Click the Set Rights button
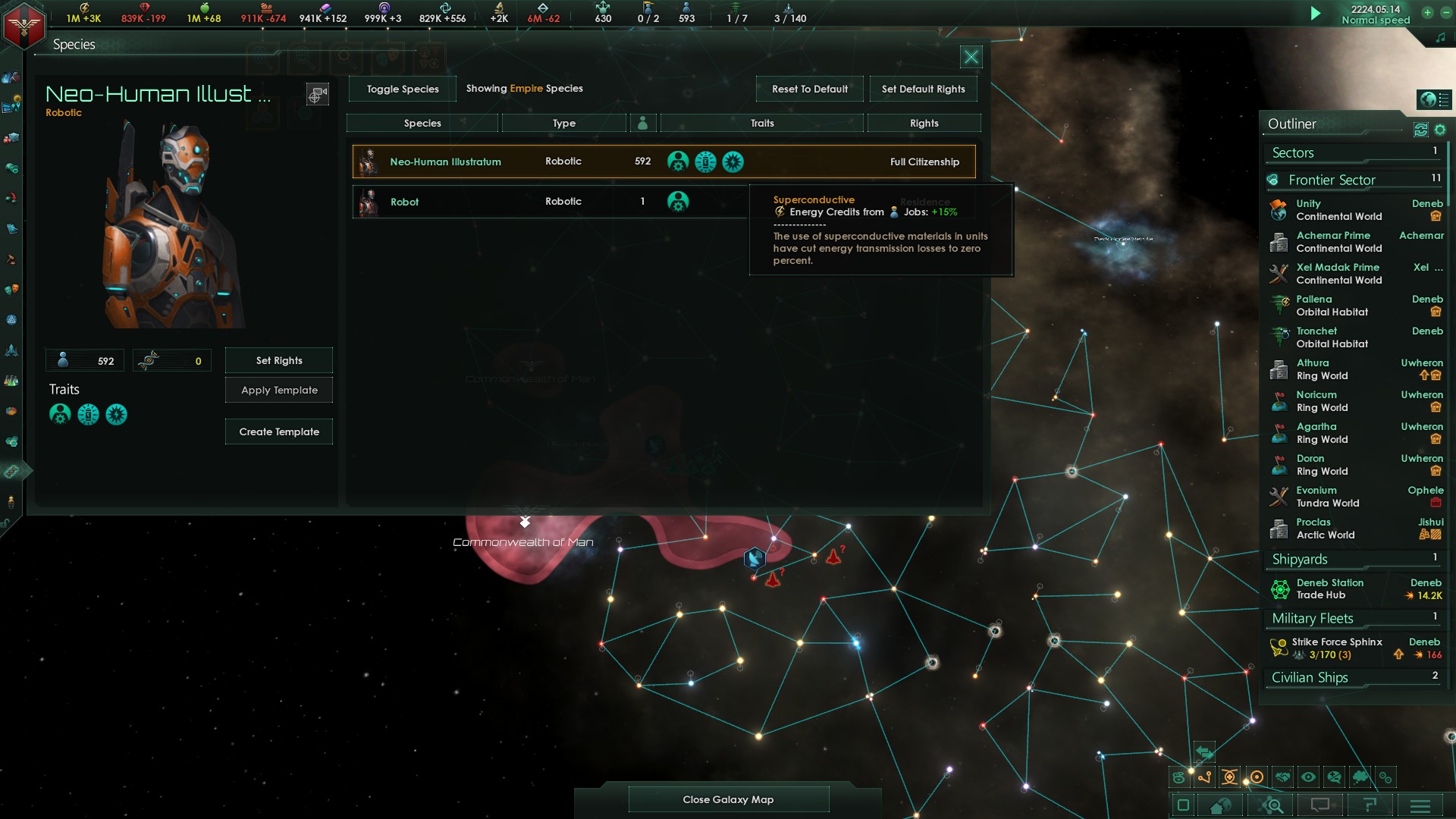 pos(278,359)
